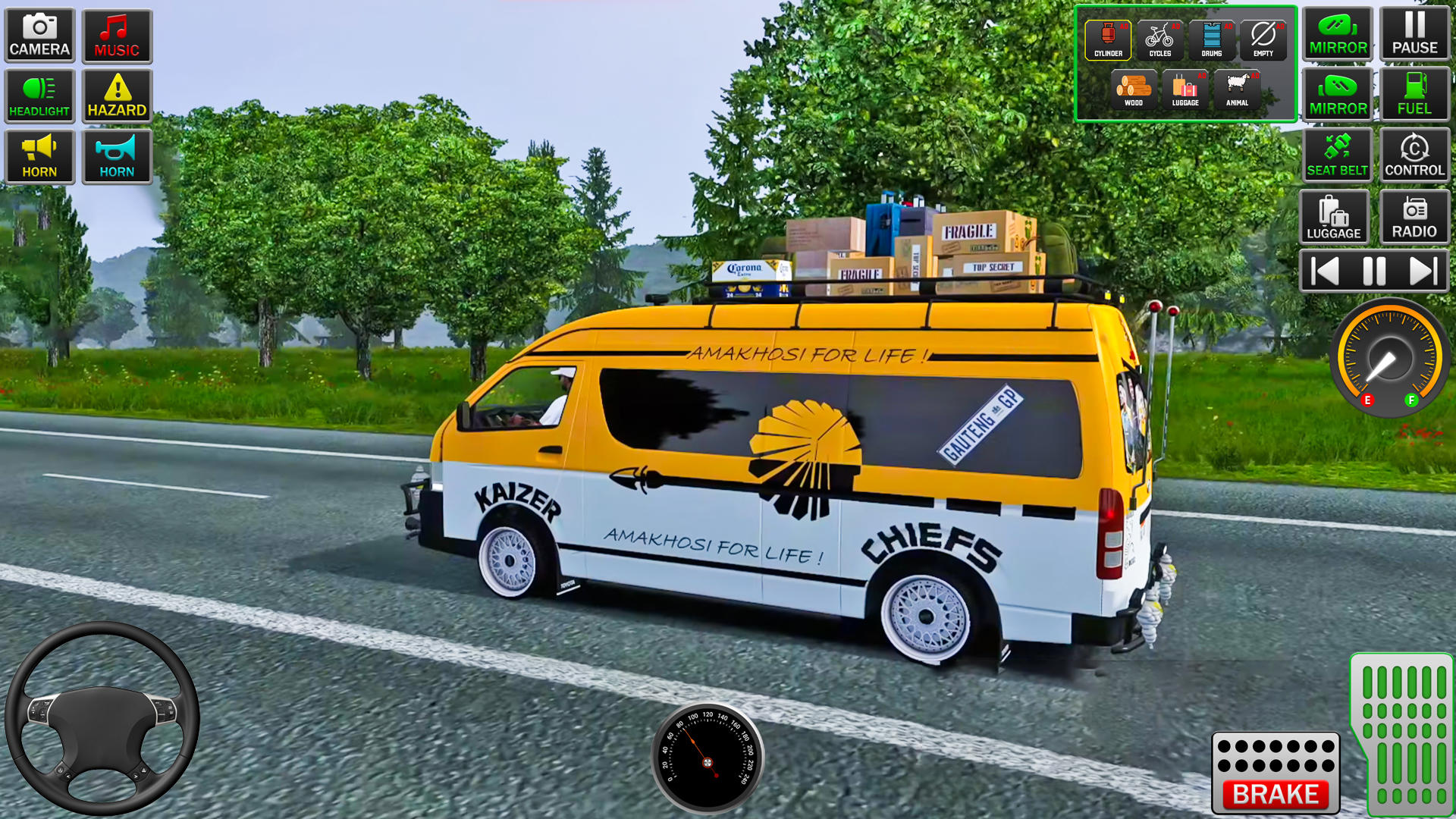The width and height of the screenshot is (1456, 819).
Task: Select the Drums cargo option
Action: pyautogui.click(x=1212, y=38)
